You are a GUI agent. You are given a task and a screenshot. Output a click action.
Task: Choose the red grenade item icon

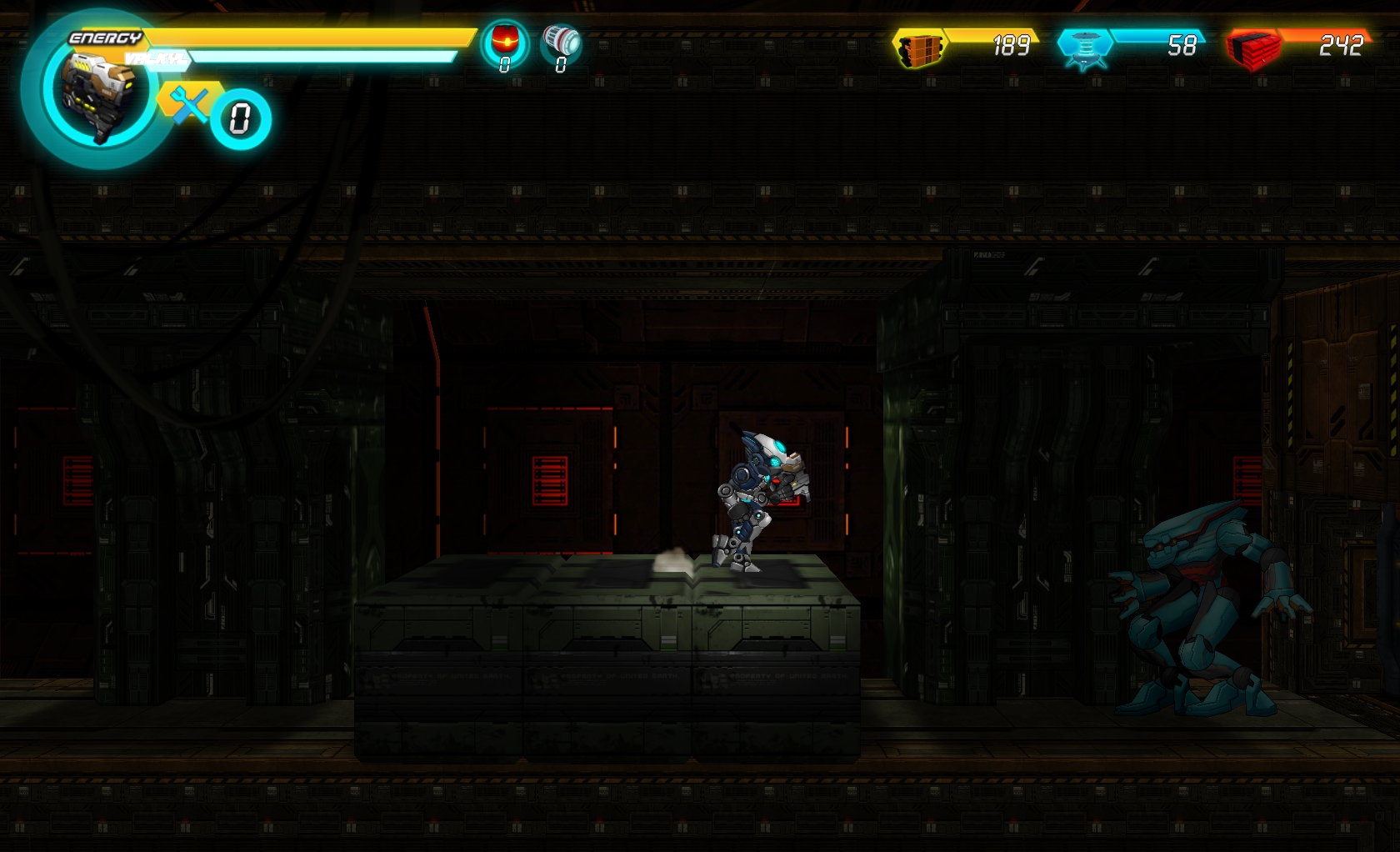coord(505,40)
